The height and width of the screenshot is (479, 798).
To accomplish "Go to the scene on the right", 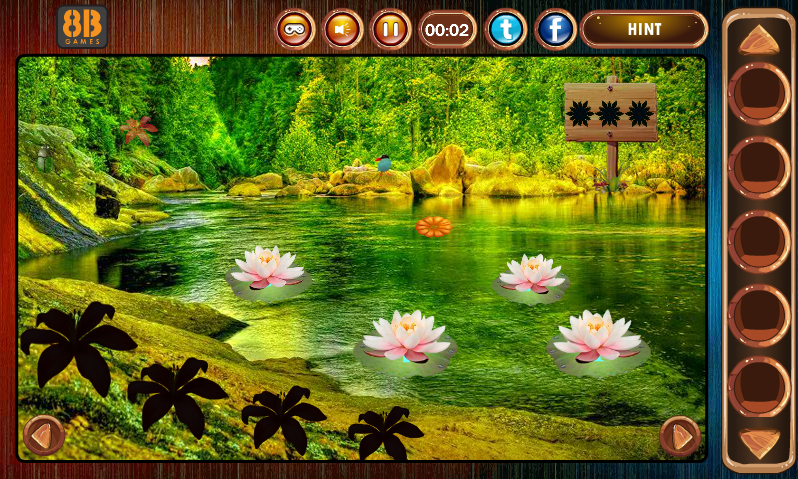I will [x=680, y=436].
